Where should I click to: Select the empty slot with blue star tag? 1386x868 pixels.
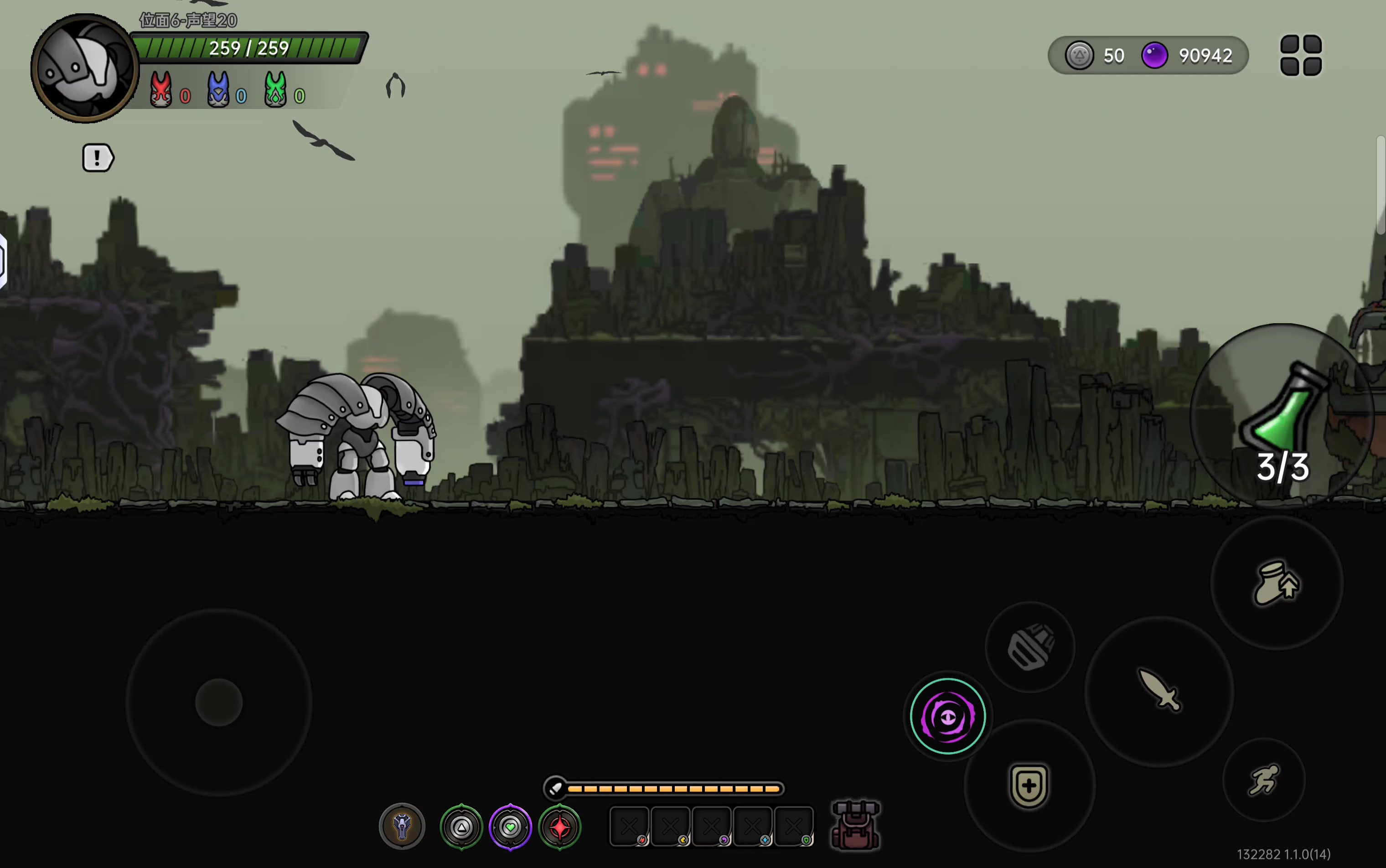(x=753, y=827)
